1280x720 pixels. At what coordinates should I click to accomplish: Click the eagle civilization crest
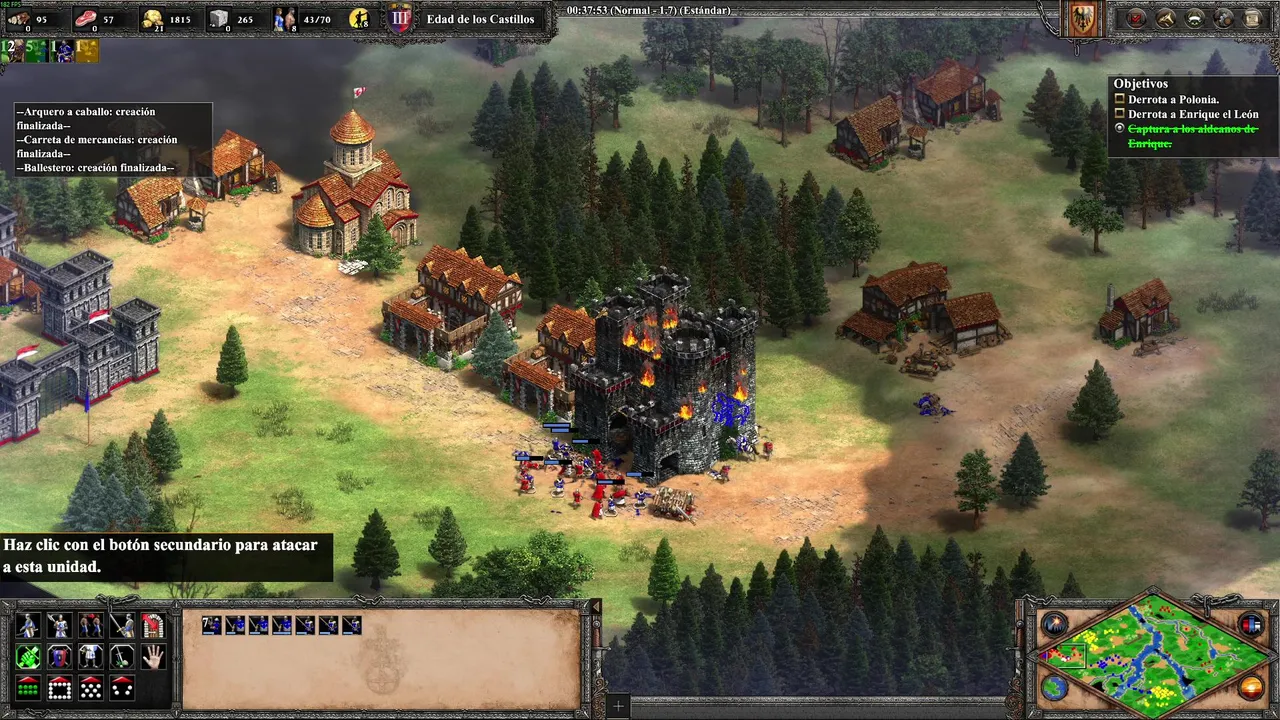pyautogui.click(x=1083, y=18)
